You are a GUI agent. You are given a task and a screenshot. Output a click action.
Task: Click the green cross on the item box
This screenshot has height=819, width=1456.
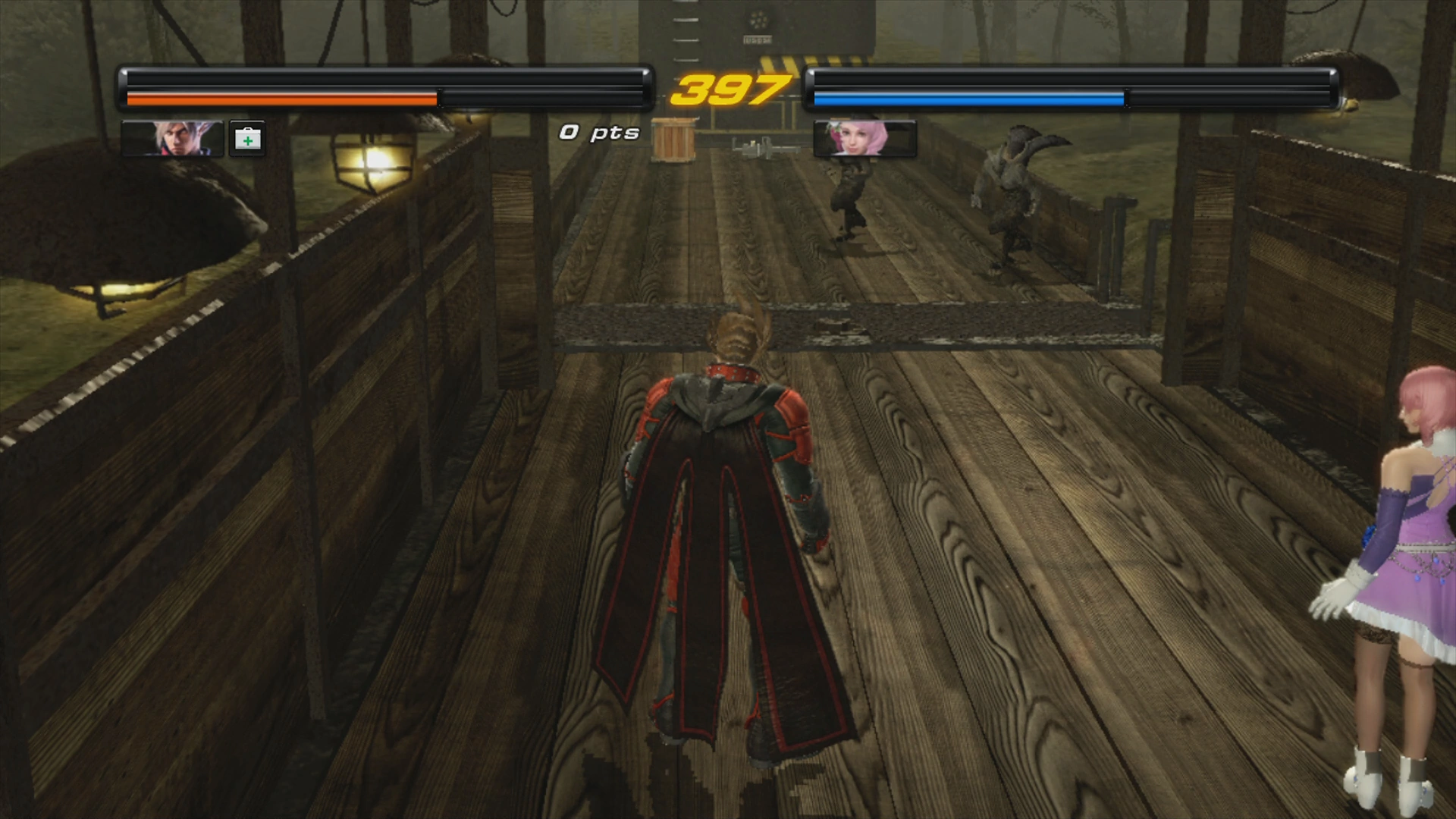pyautogui.click(x=247, y=140)
